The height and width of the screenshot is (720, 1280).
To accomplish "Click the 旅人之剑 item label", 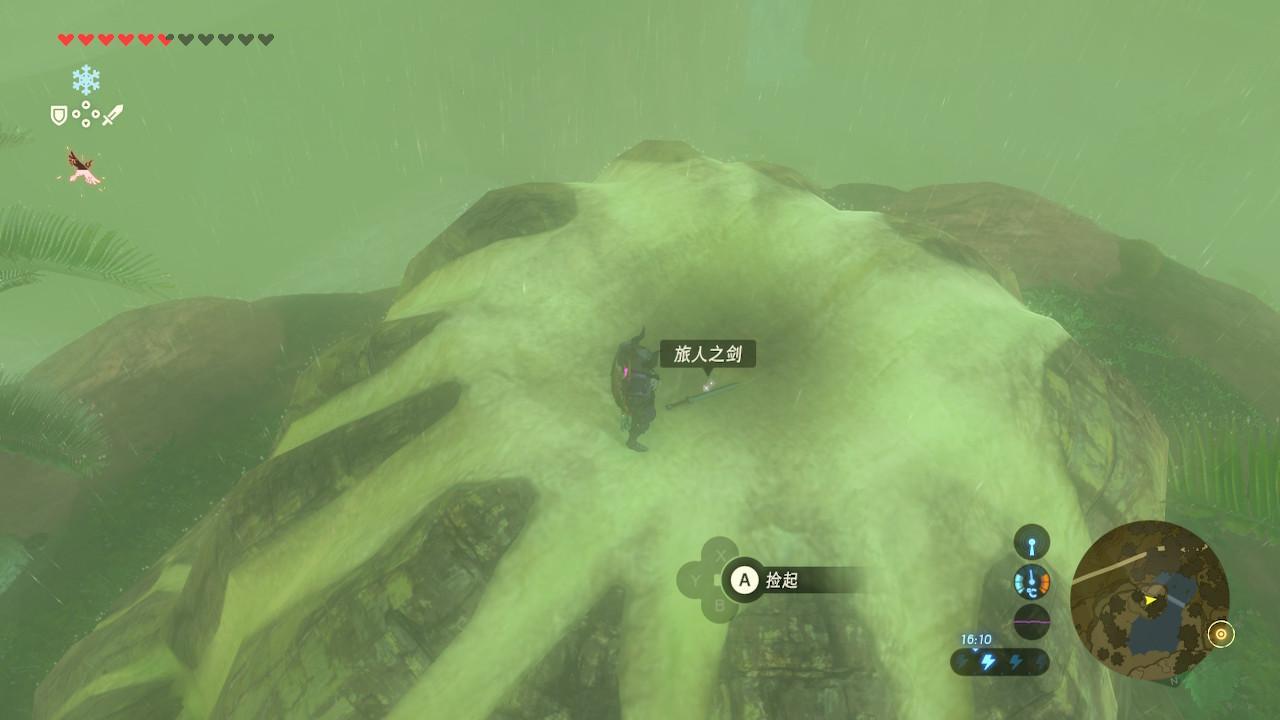I will coord(707,354).
